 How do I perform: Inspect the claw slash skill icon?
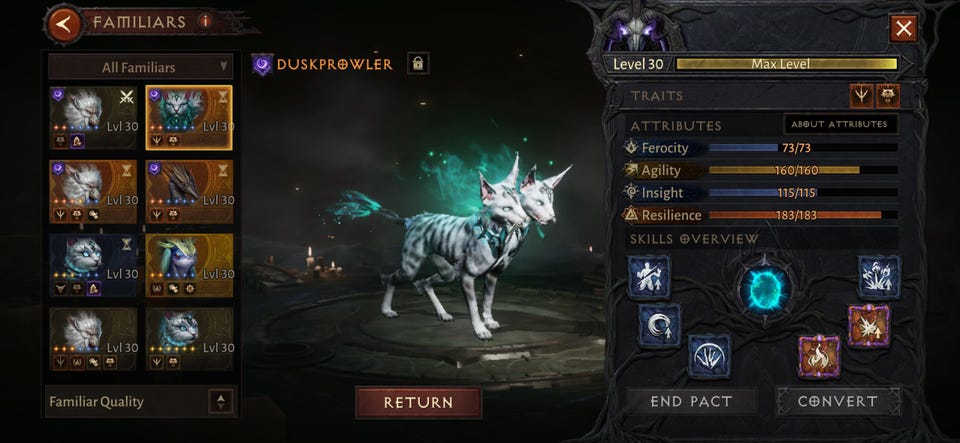(x=708, y=356)
